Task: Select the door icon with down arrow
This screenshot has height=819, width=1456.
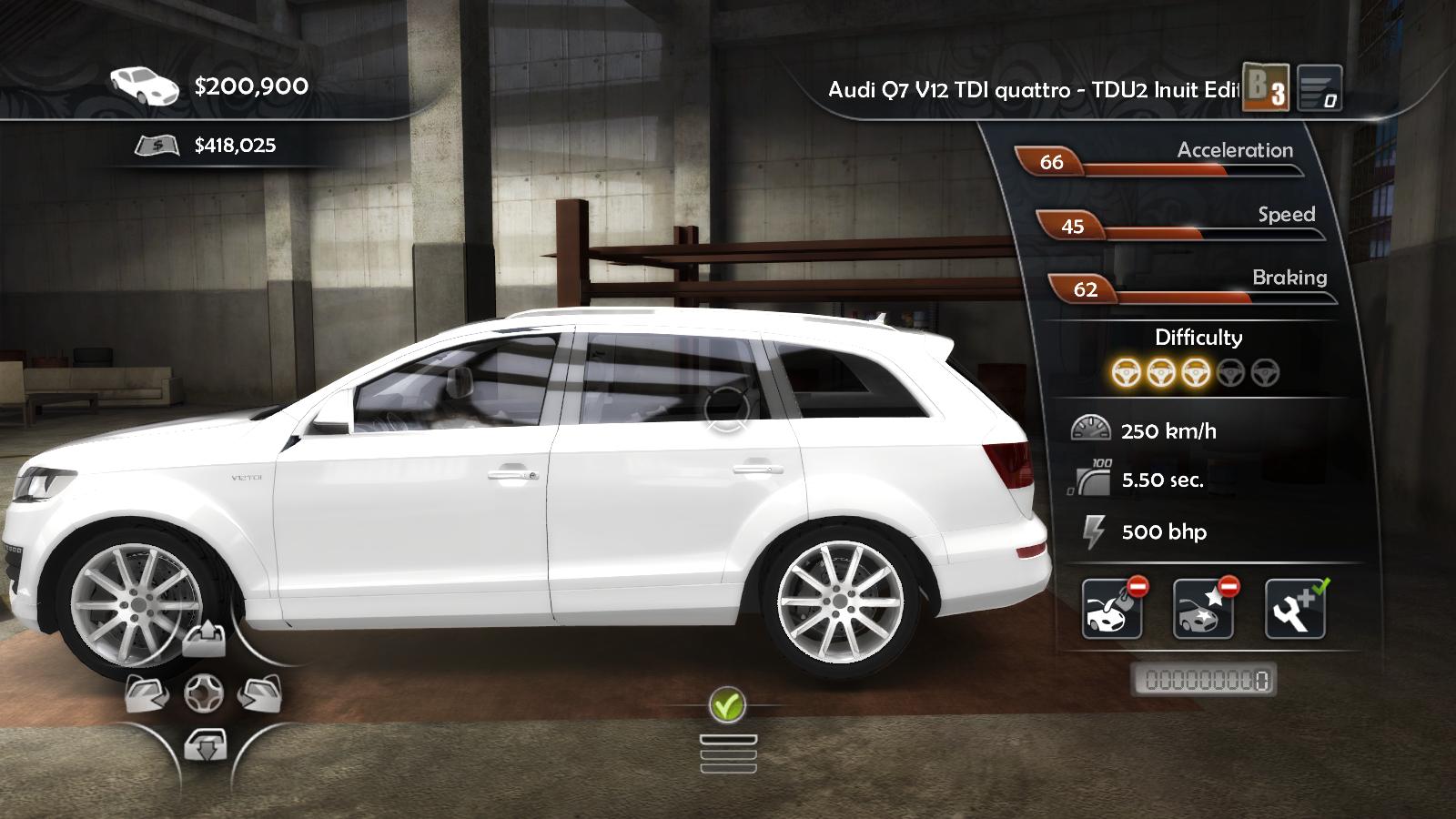Action: pos(204,746)
